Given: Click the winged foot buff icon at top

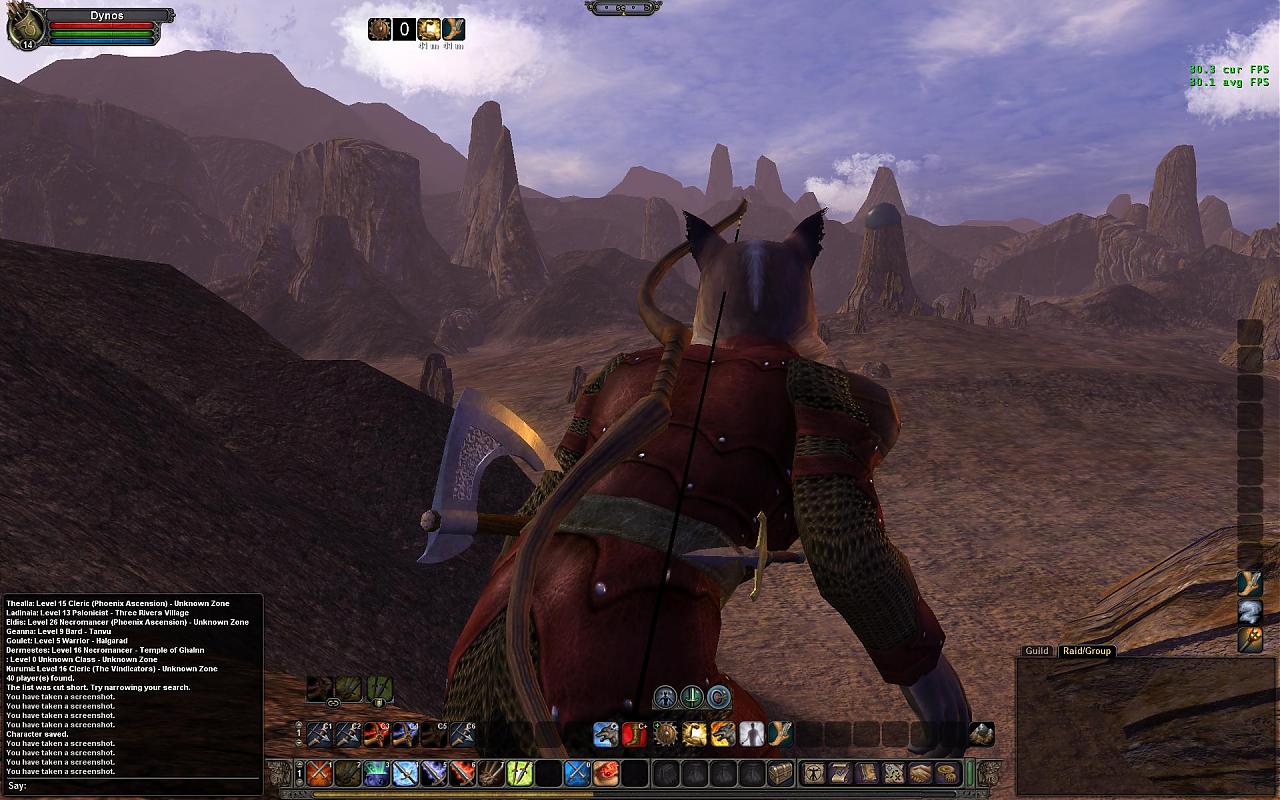Looking at the screenshot, I should point(453,29).
